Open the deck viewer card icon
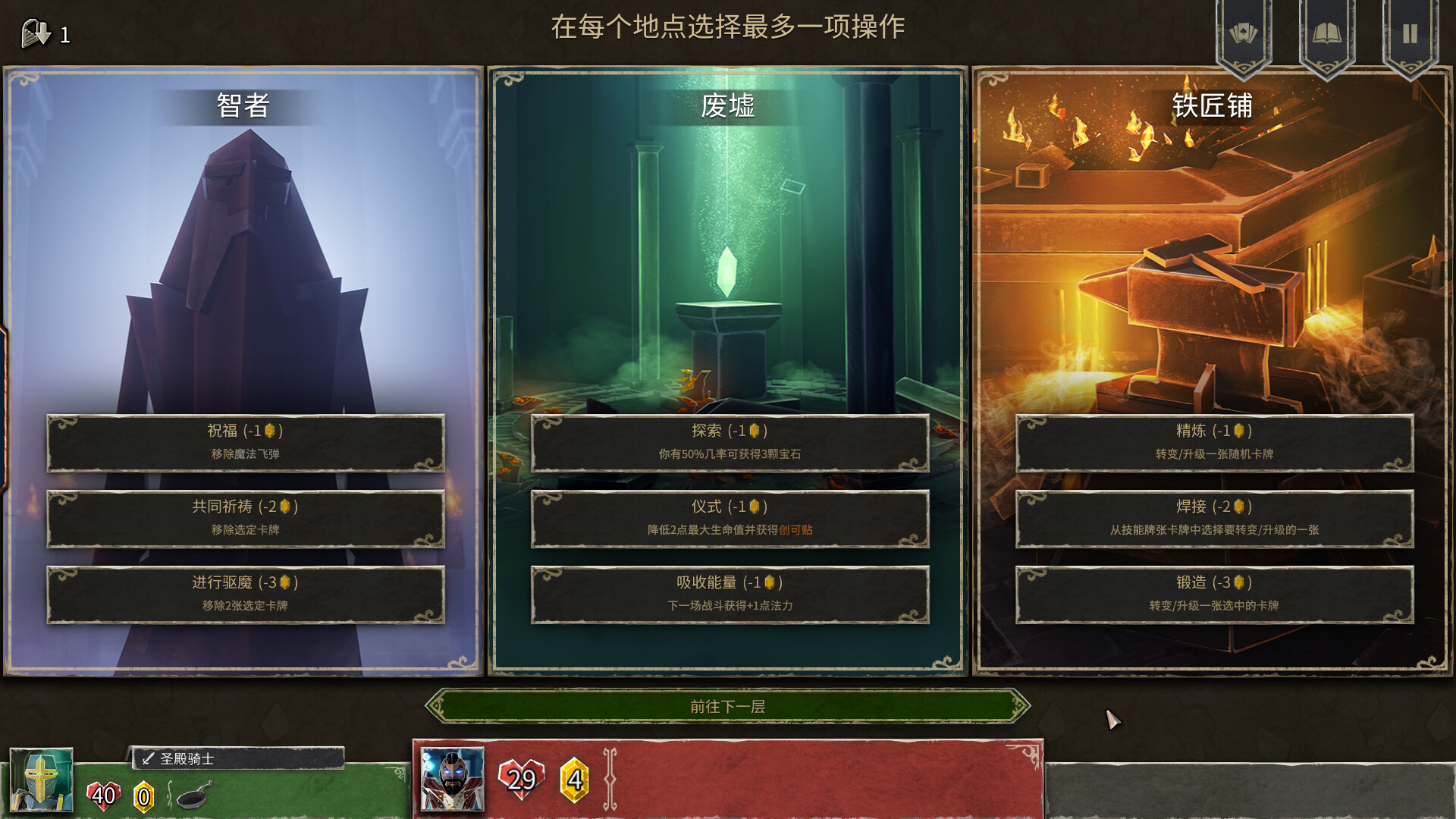1456x819 pixels. (x=1244, y=30)
